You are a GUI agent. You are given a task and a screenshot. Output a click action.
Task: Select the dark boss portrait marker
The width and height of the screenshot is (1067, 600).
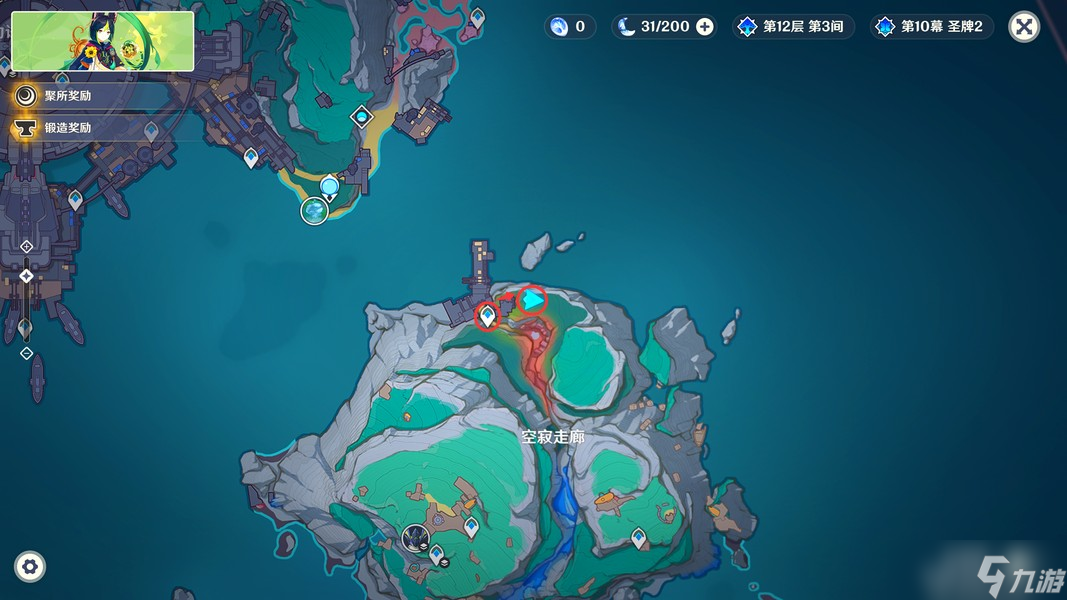click(415, 539)
